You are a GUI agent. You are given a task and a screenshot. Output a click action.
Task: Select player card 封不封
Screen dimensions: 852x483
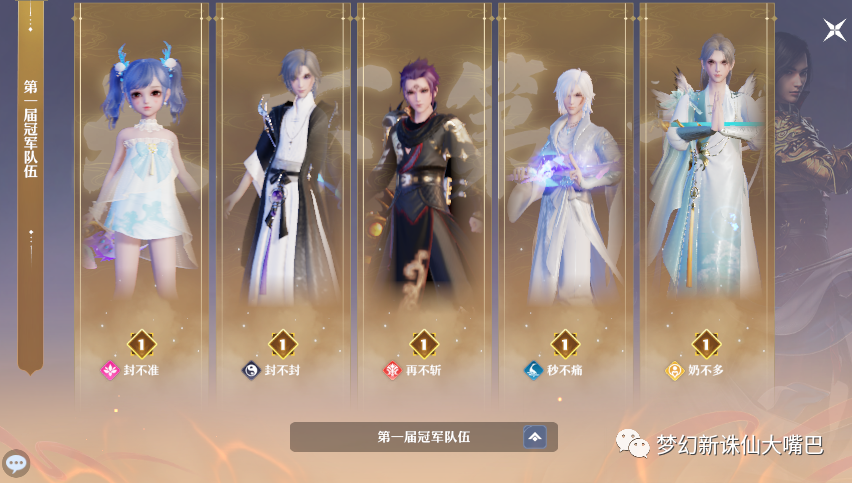[x=283, y=200]
